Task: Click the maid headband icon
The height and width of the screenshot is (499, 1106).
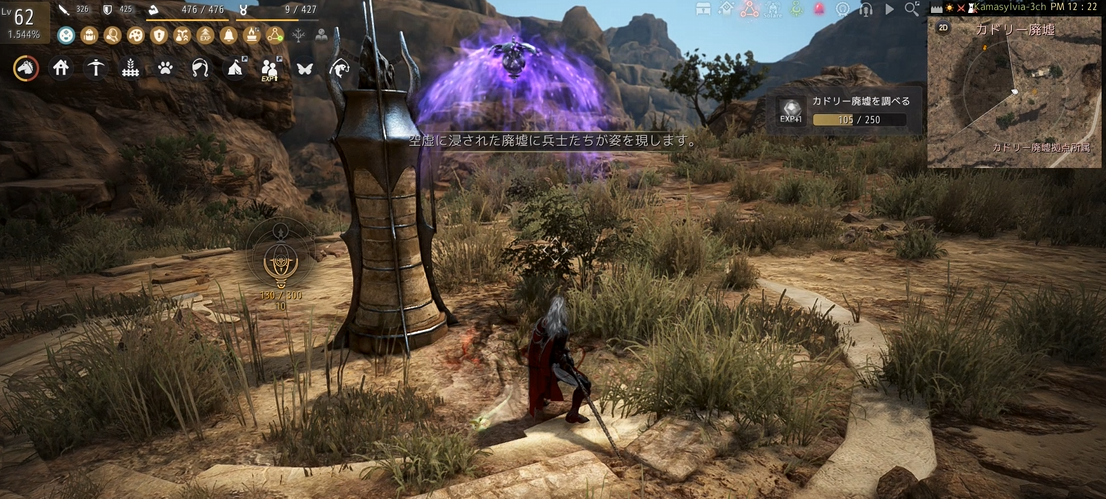Action: [200, 68]
